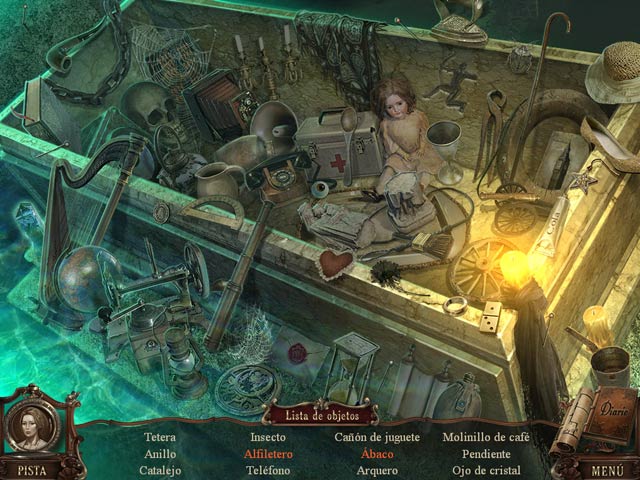The image size is (640, 480).
Task: Open the MENÚ button
Action: (x=607, y=468)
